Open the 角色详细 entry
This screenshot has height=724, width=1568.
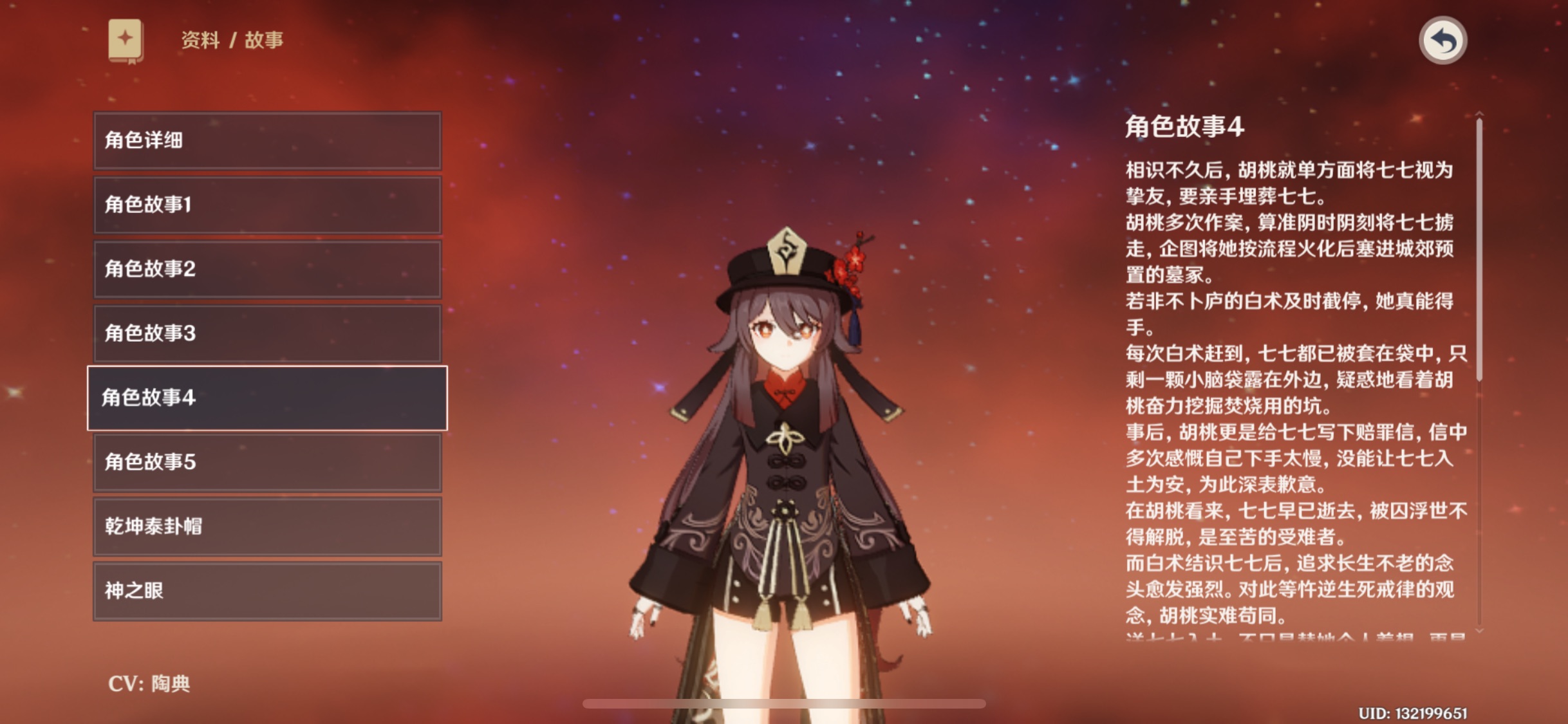tap(267, 141)
